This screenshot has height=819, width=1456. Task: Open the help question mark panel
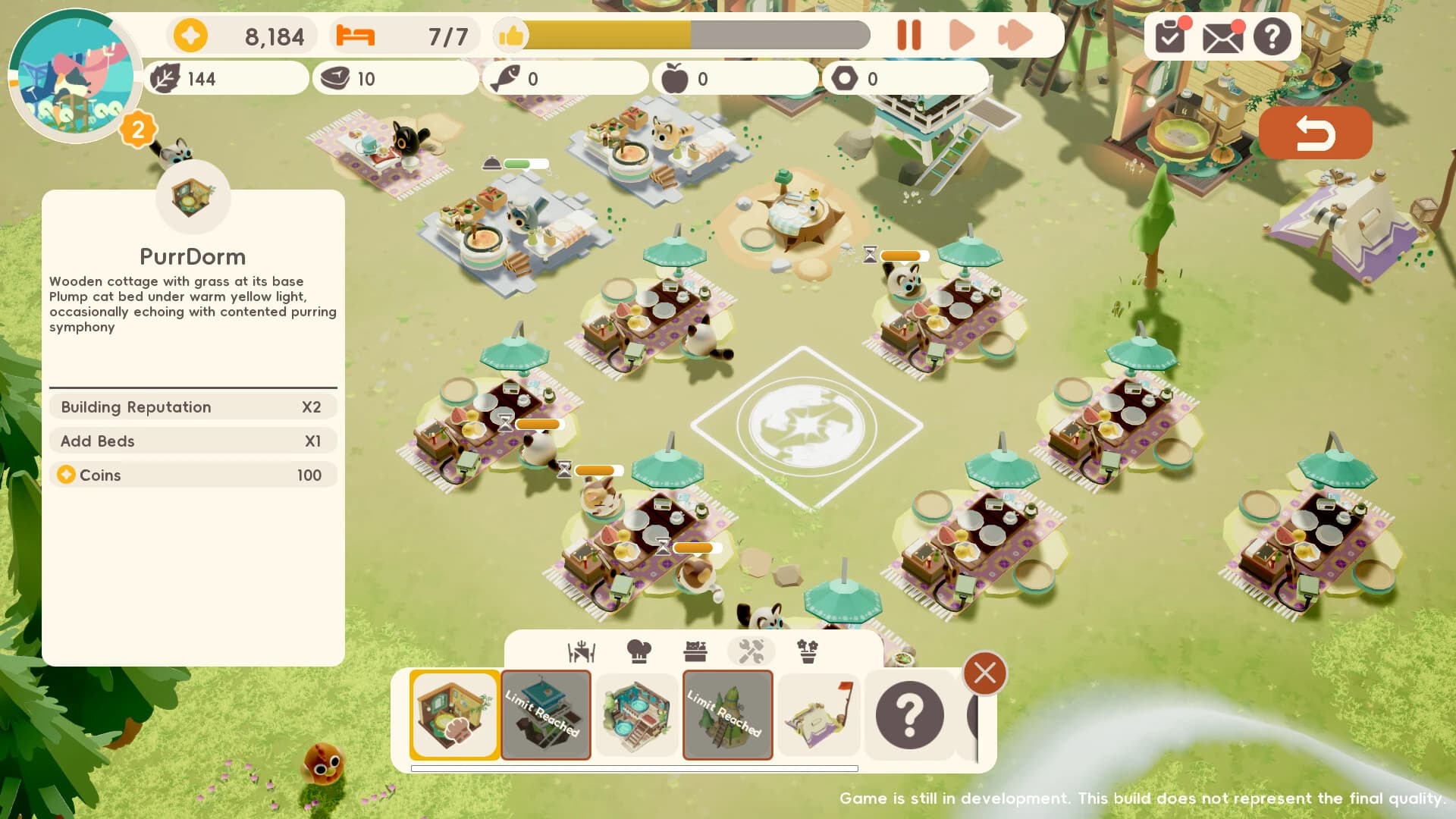(x=1272, y=36)
